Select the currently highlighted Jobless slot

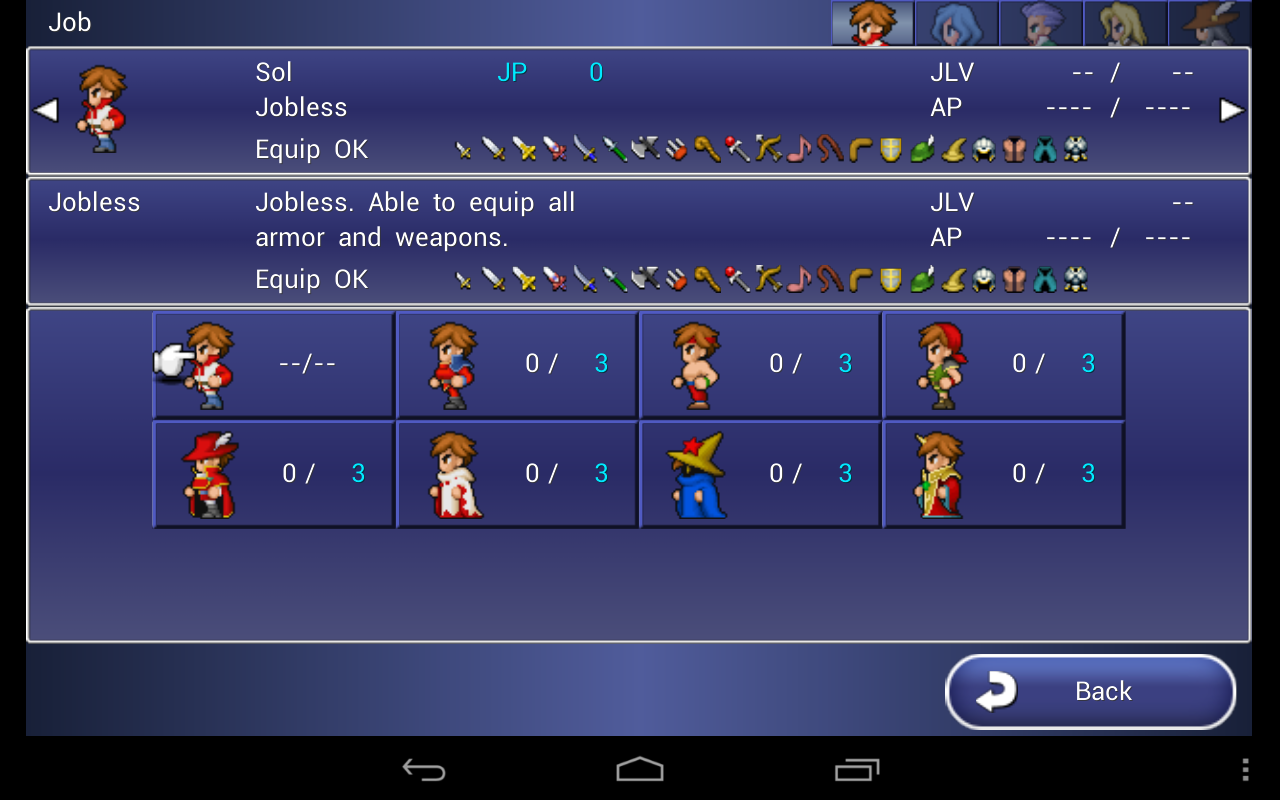272,363
